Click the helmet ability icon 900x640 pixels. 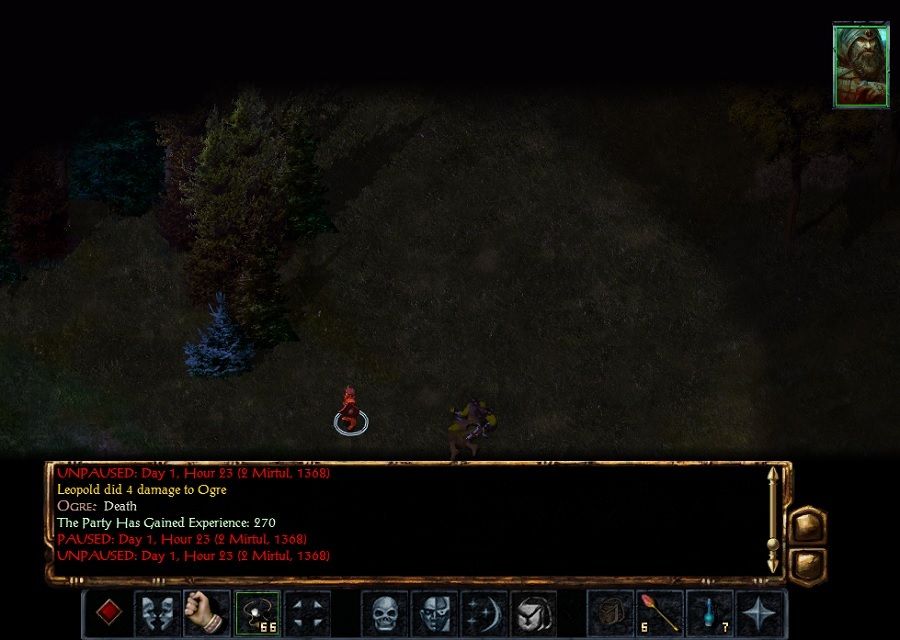(535, 612)
